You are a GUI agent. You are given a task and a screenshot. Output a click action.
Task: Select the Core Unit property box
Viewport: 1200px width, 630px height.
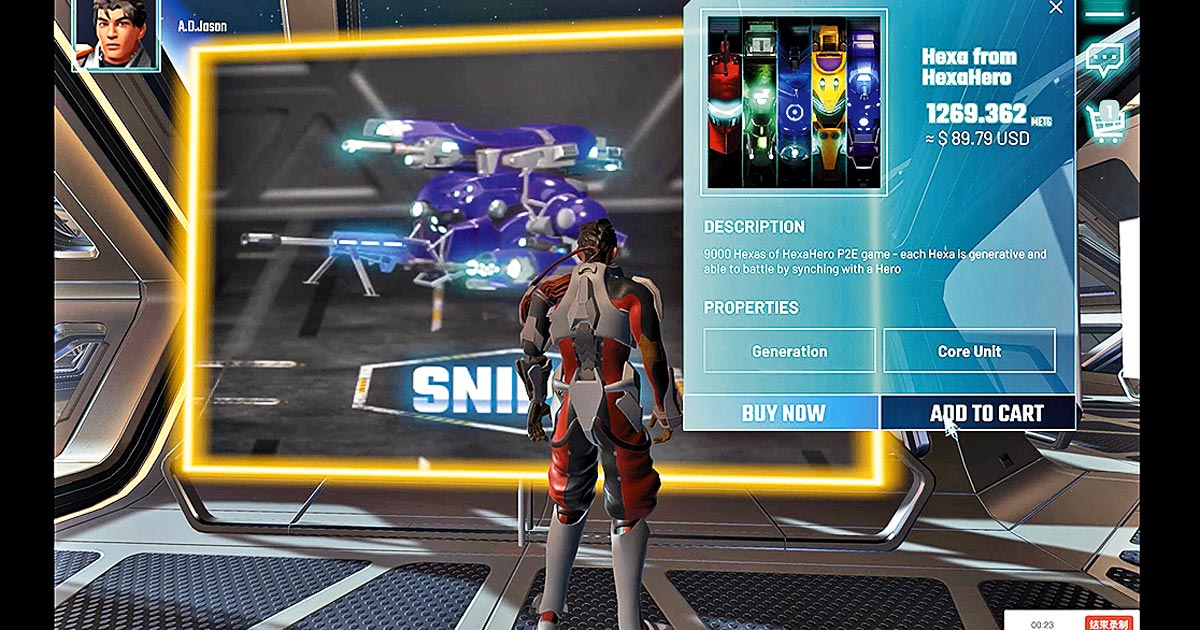coord(968,351)
